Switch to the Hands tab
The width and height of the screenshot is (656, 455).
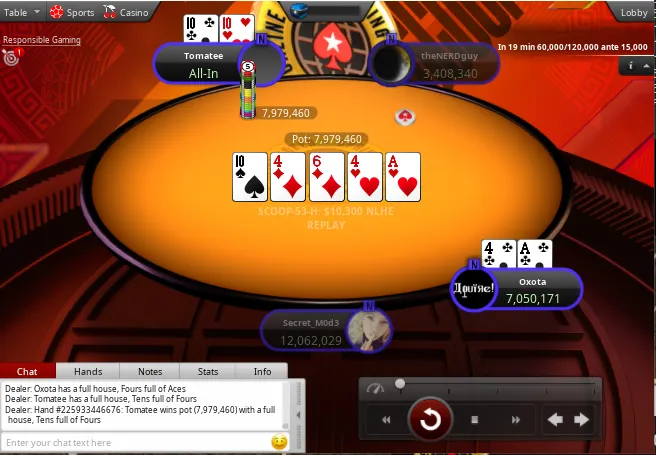[88, 371]
